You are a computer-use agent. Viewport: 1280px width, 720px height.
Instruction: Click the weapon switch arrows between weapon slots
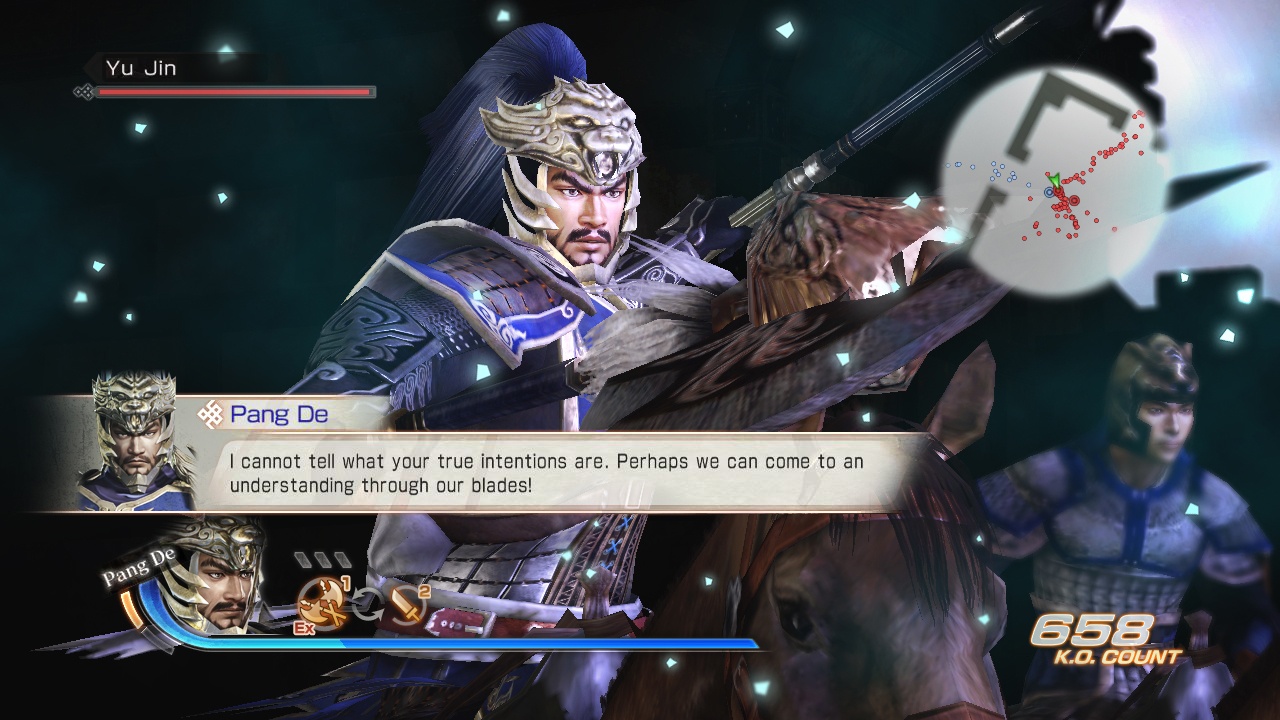click(x=366, y=602)
